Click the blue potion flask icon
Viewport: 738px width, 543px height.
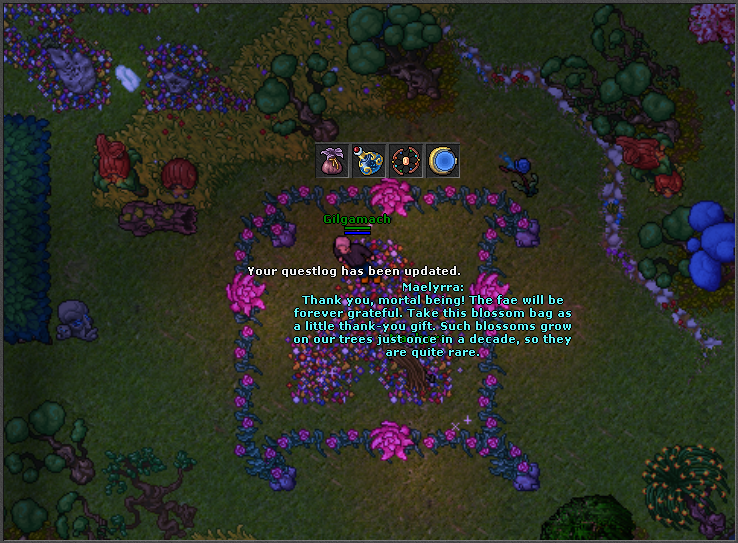[x=369, y=161]
